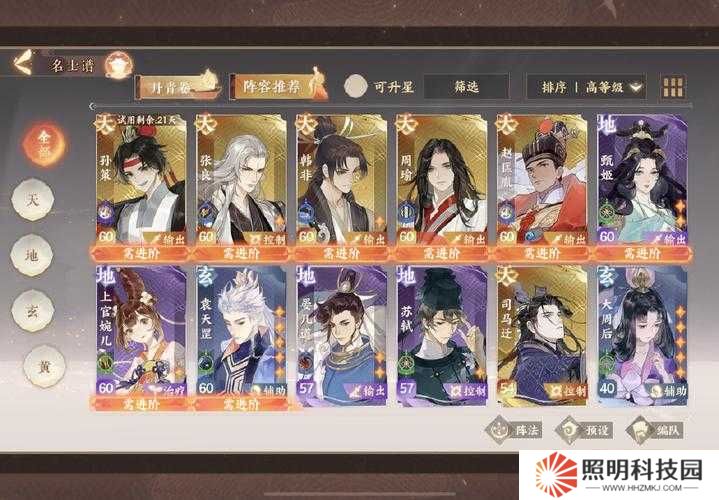The image size is (719, 500).
Task: Toggle the 可升星 filter checkbox
Action: point(355,86)
